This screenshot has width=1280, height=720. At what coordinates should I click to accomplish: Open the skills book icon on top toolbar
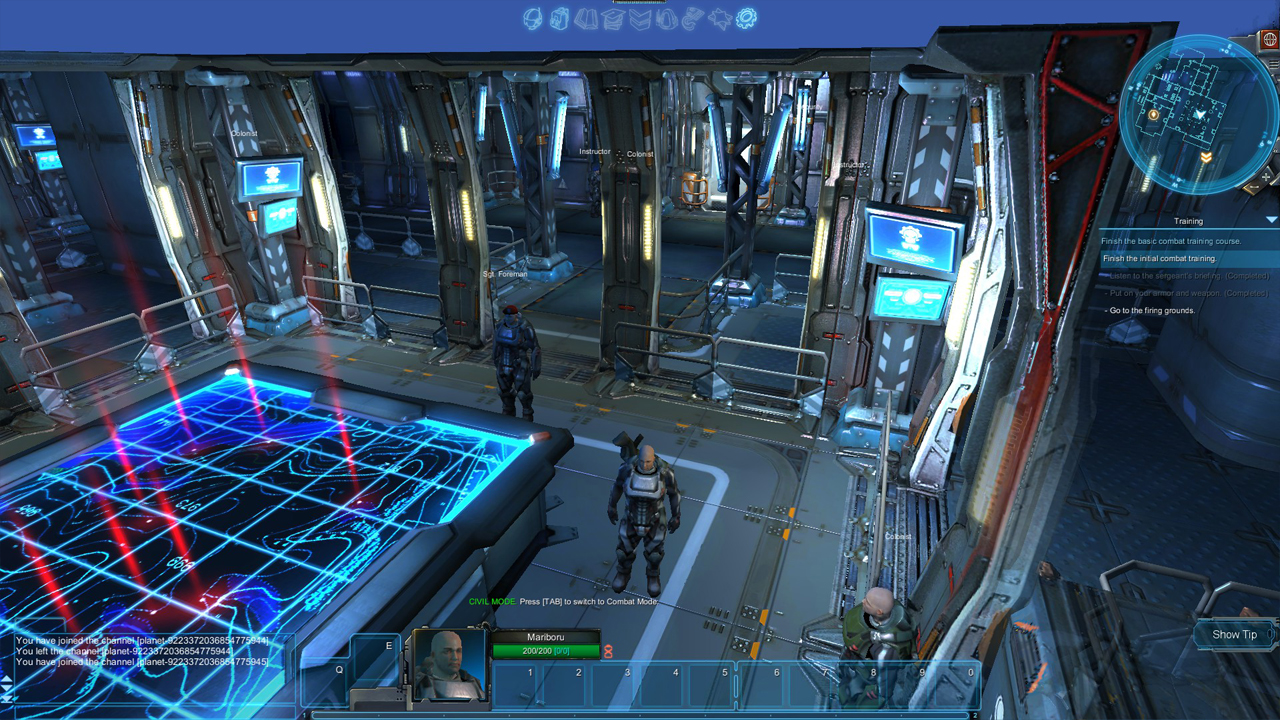tap(586, 17)
